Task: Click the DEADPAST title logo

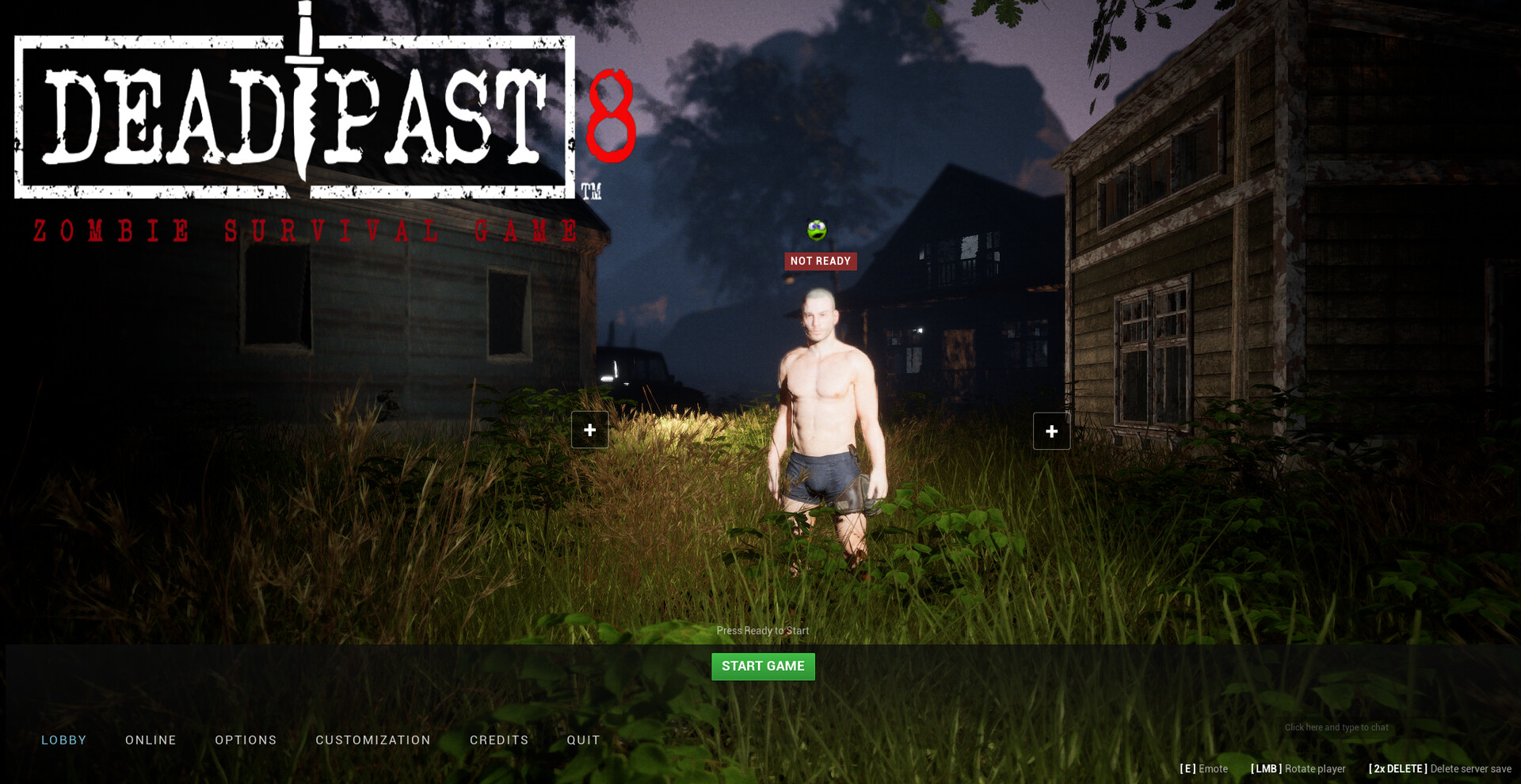Action: [x=293, y=115]
